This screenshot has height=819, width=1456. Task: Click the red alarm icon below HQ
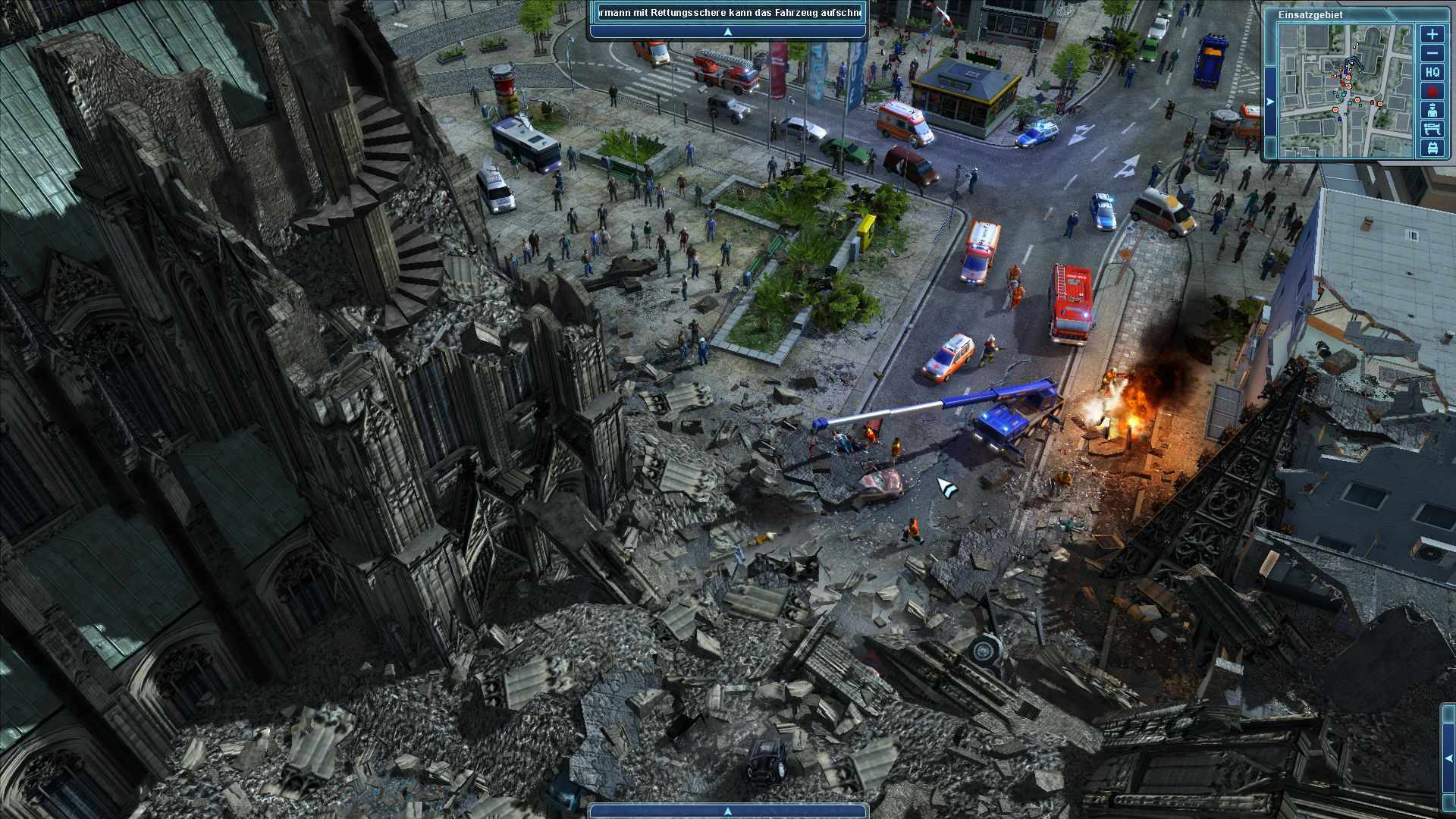click(1432, 91)
